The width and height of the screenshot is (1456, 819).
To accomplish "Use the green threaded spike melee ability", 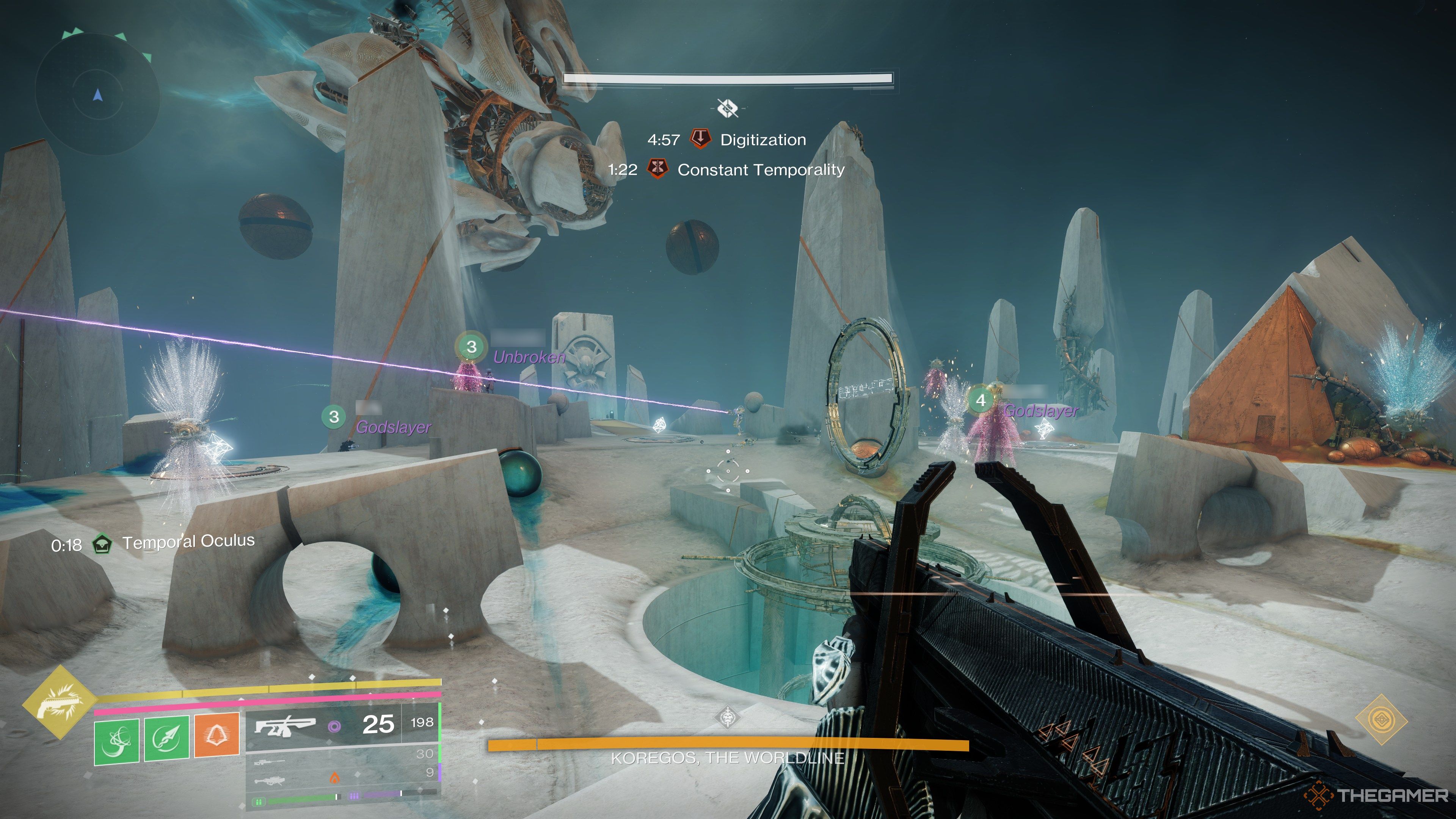I will pos(167,739).
